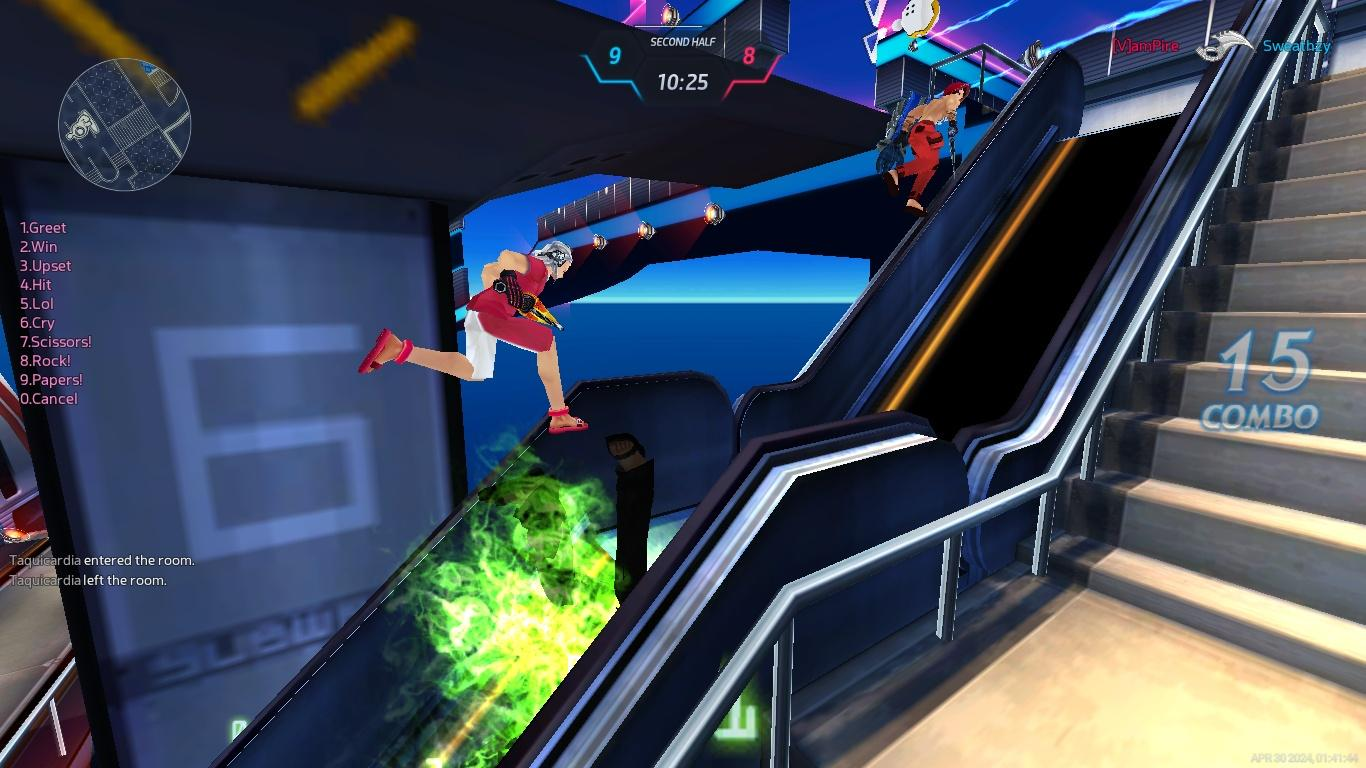The height and width of the screenshot is (768, 1366).
Task: Cancel the emote menu
Action: (x=49, y=399)
